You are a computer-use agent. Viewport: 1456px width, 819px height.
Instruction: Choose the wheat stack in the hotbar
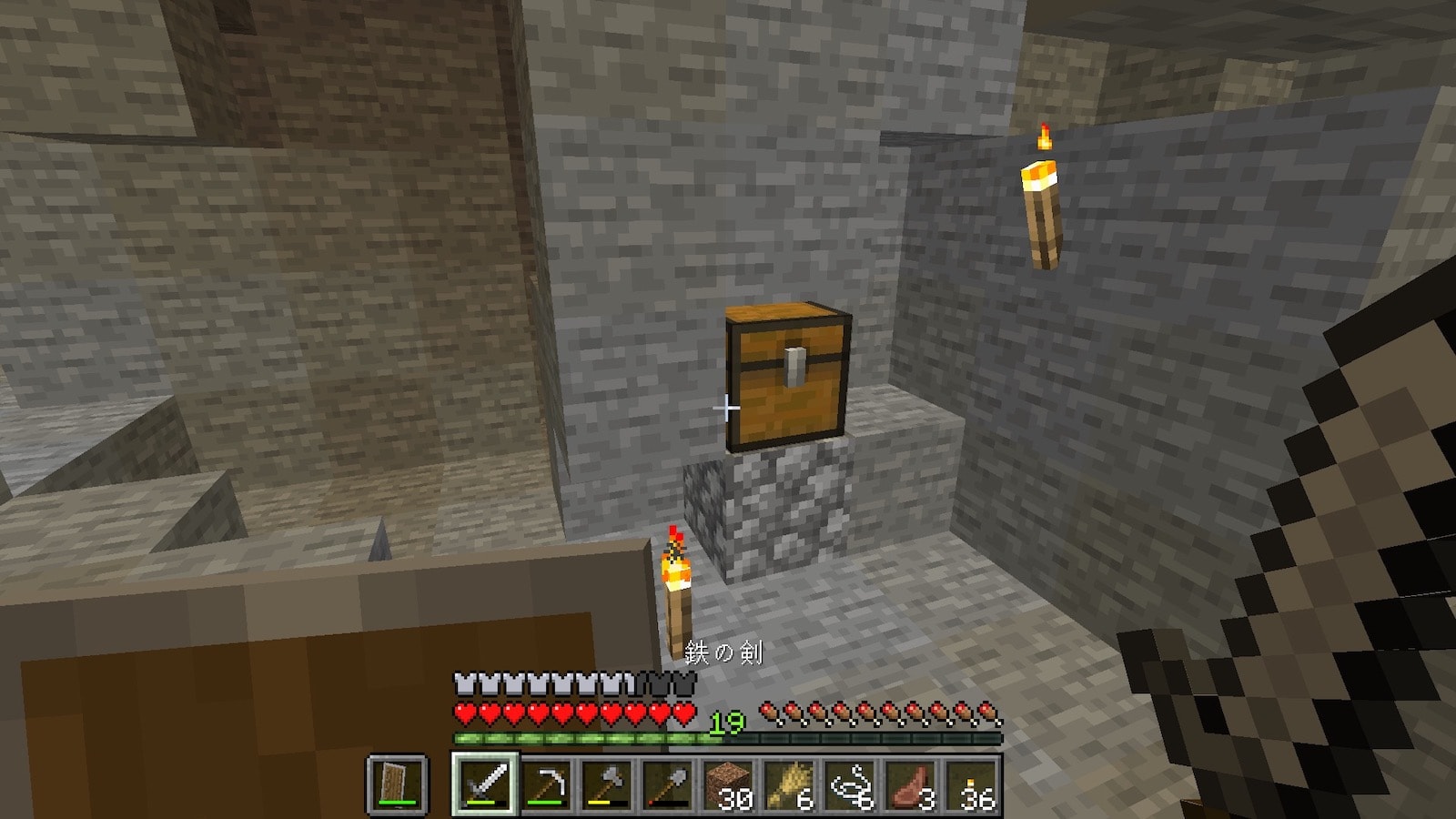pos(790,784)
